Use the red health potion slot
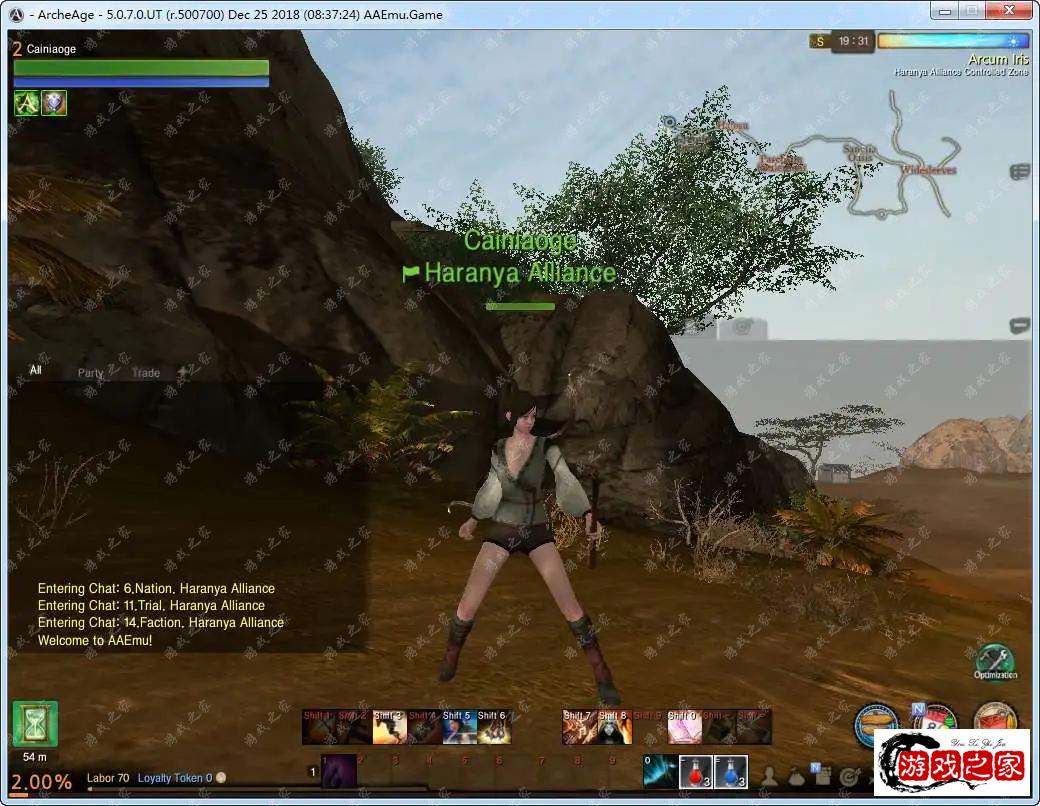The width and height of the screenshot is (1040, 806). (x=696, y=772)
